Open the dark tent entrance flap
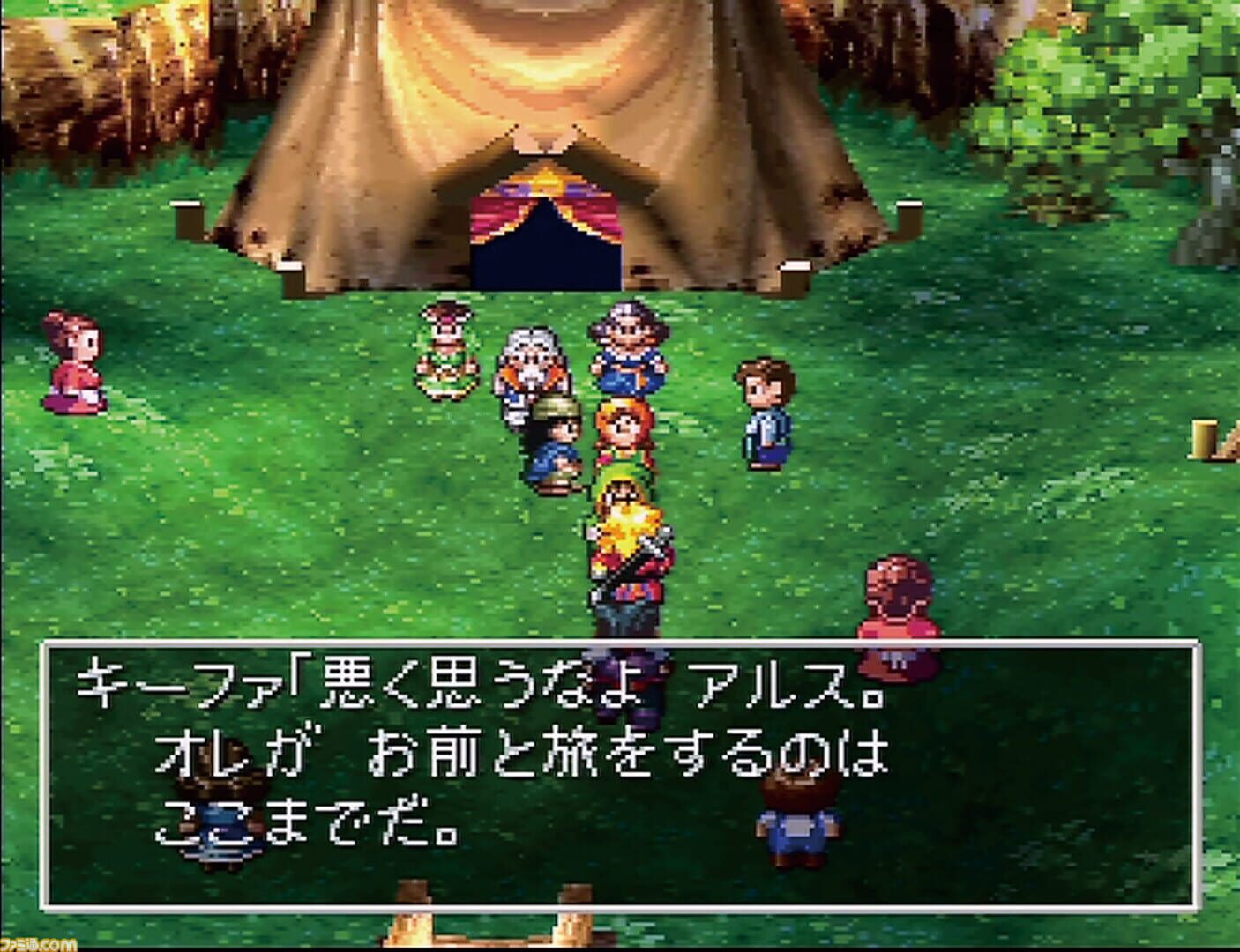 [x=547, y=260]
